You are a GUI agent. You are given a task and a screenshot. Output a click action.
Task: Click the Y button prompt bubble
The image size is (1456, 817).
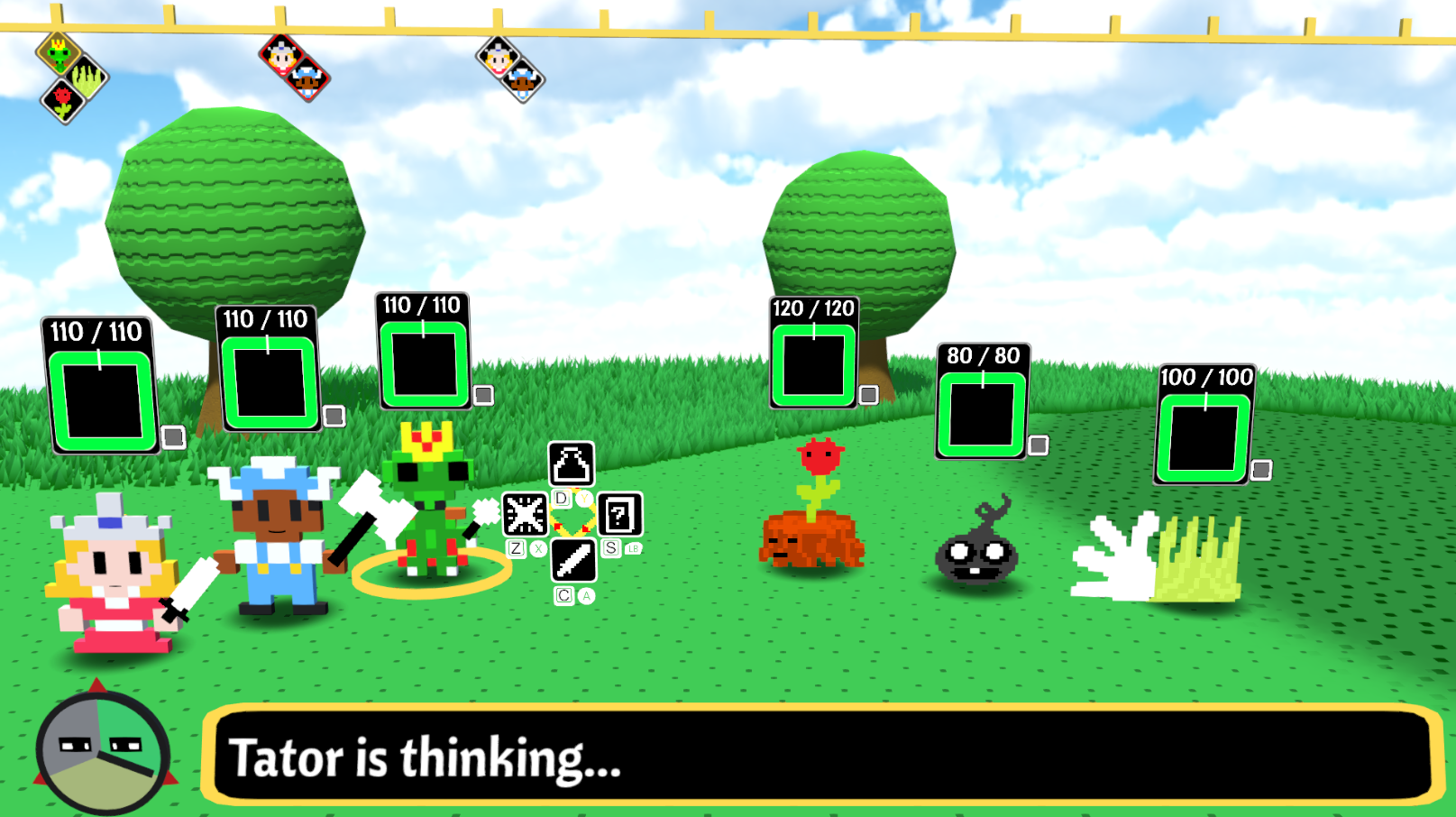click(584, 497)
